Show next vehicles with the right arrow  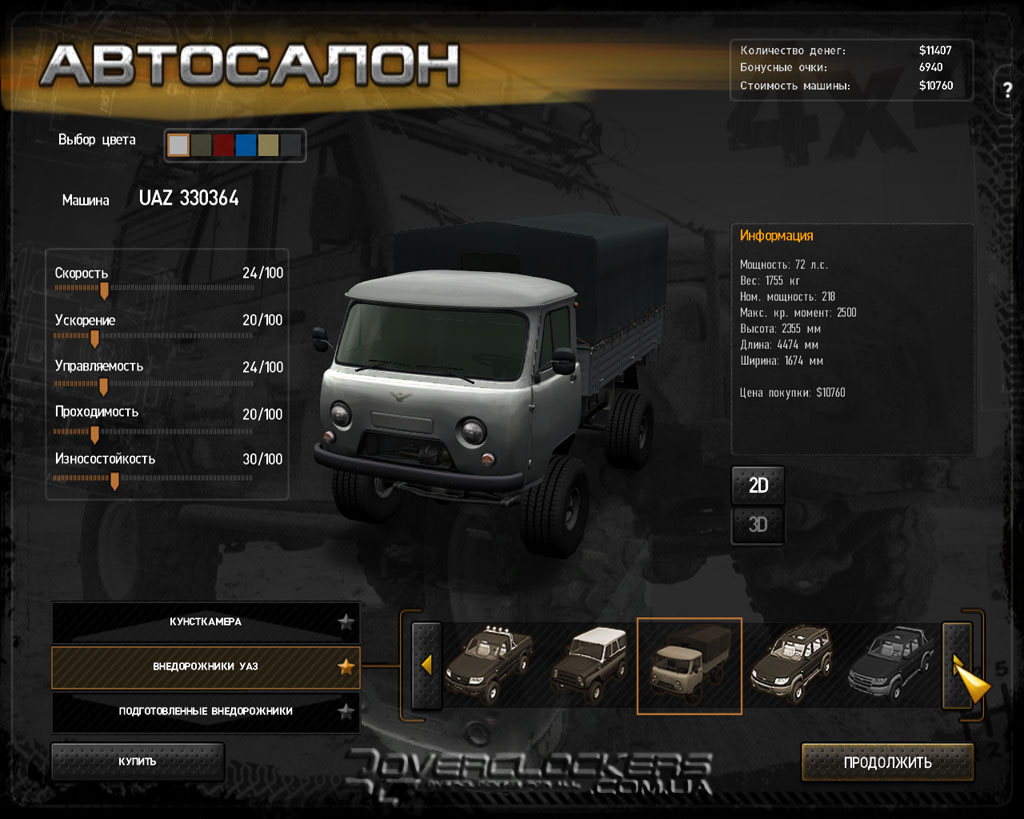tap(957, 665)
